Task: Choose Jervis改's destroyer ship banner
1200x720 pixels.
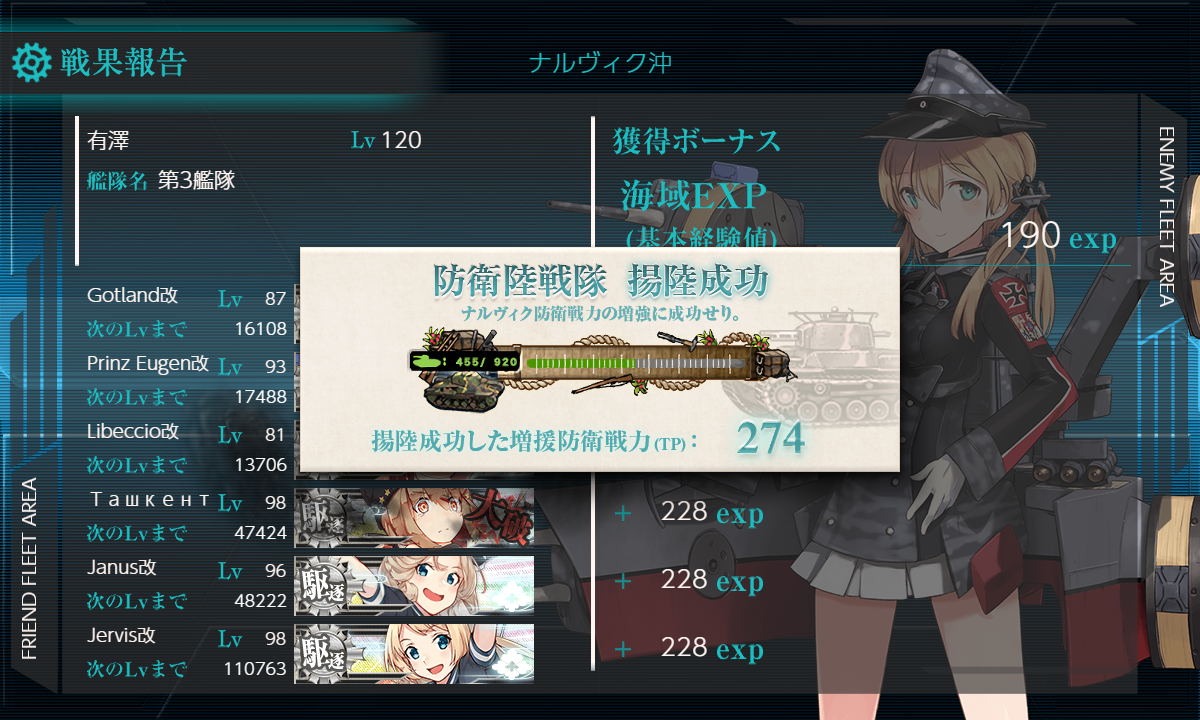Action: pyautogui.click(x=414, y=653)
